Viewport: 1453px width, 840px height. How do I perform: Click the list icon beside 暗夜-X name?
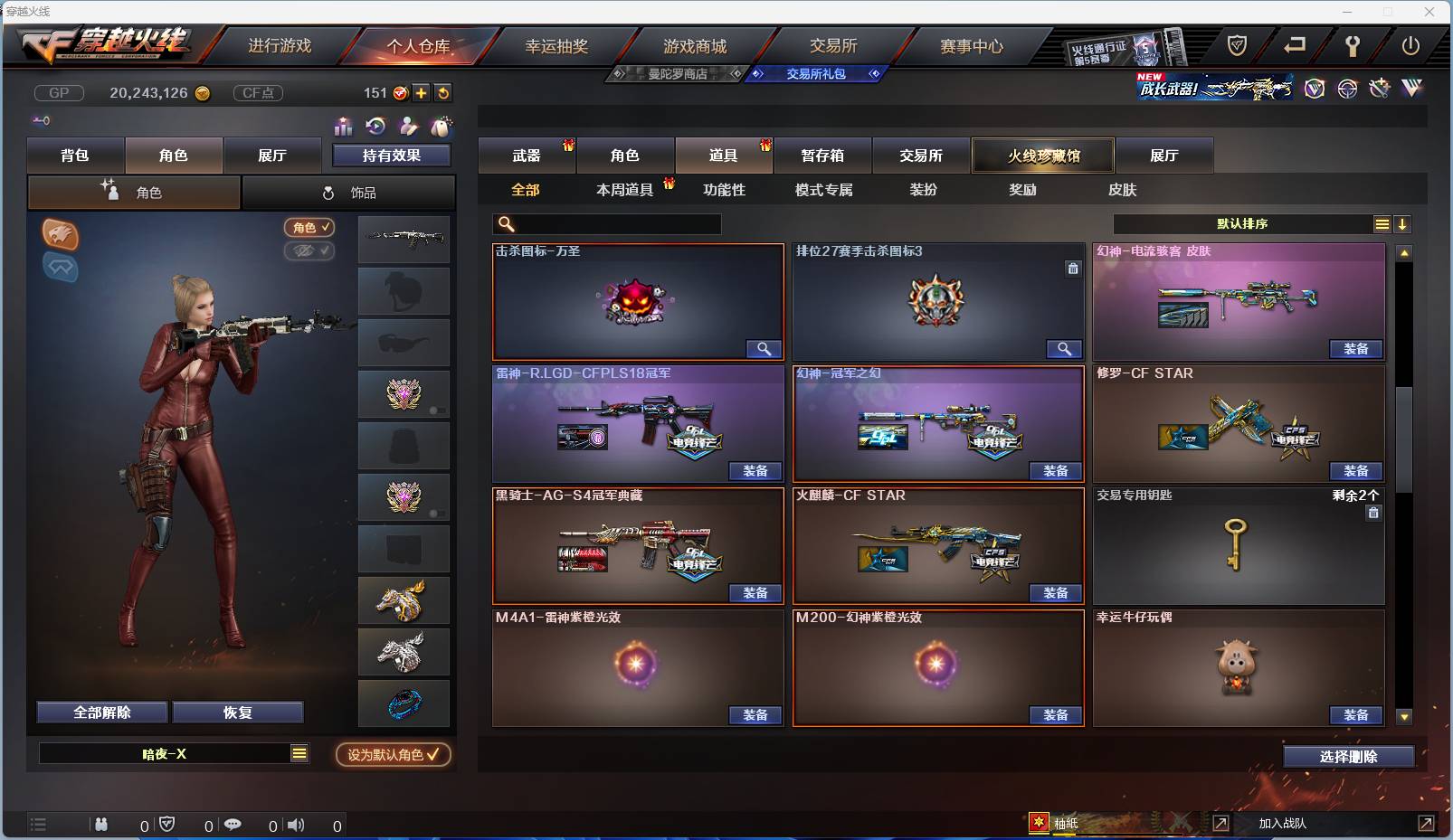pos(299,752)
